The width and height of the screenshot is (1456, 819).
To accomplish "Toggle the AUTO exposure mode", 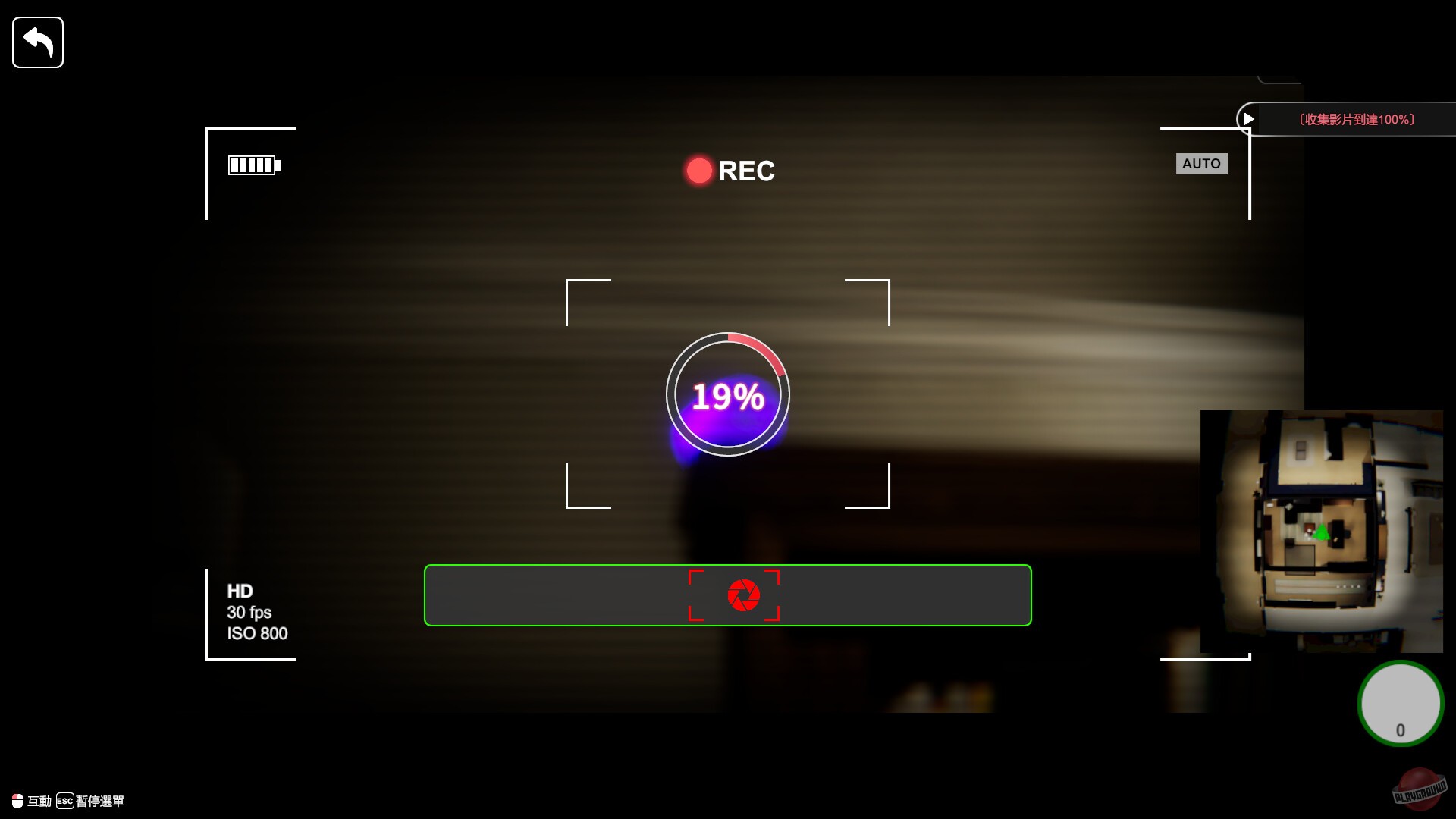I will click(x=1202, y=163).
